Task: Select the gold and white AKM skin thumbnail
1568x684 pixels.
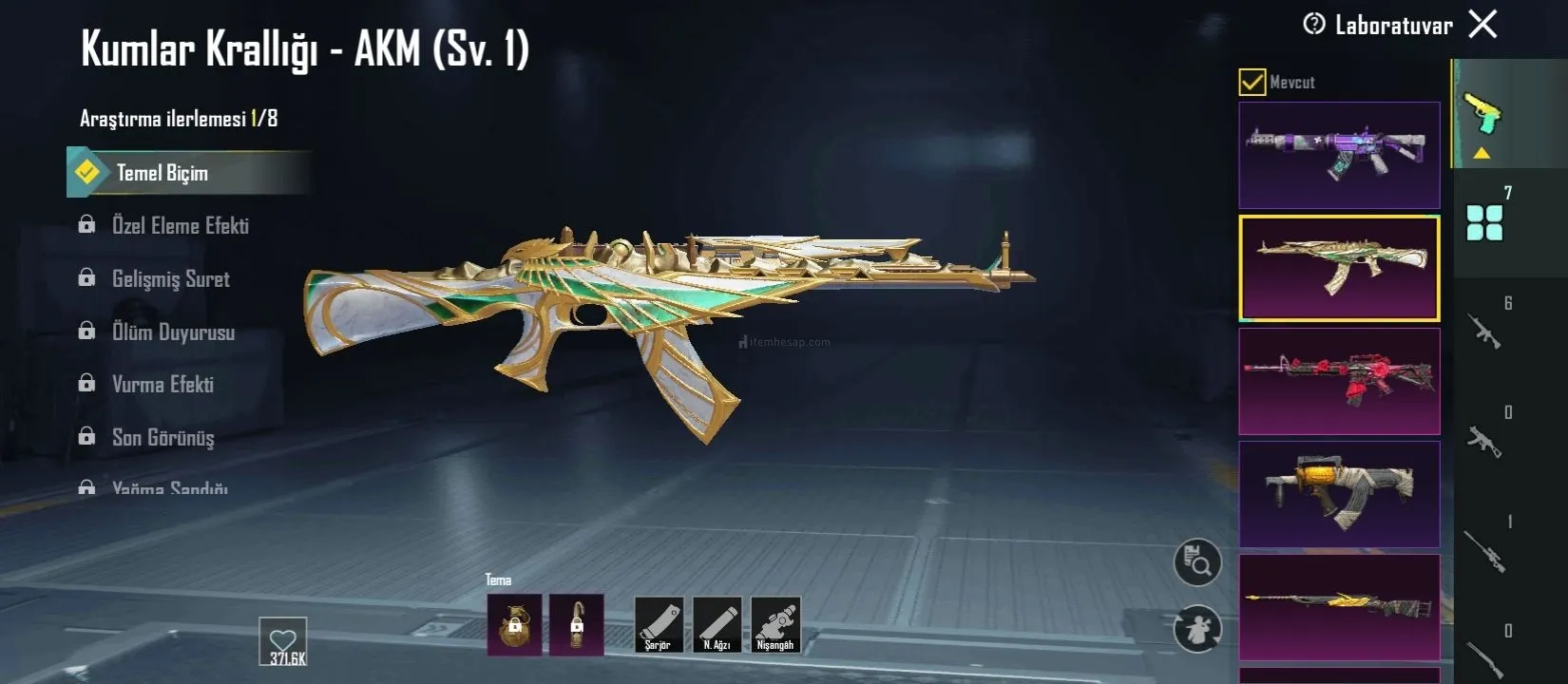Action: tap(1339, 268)
